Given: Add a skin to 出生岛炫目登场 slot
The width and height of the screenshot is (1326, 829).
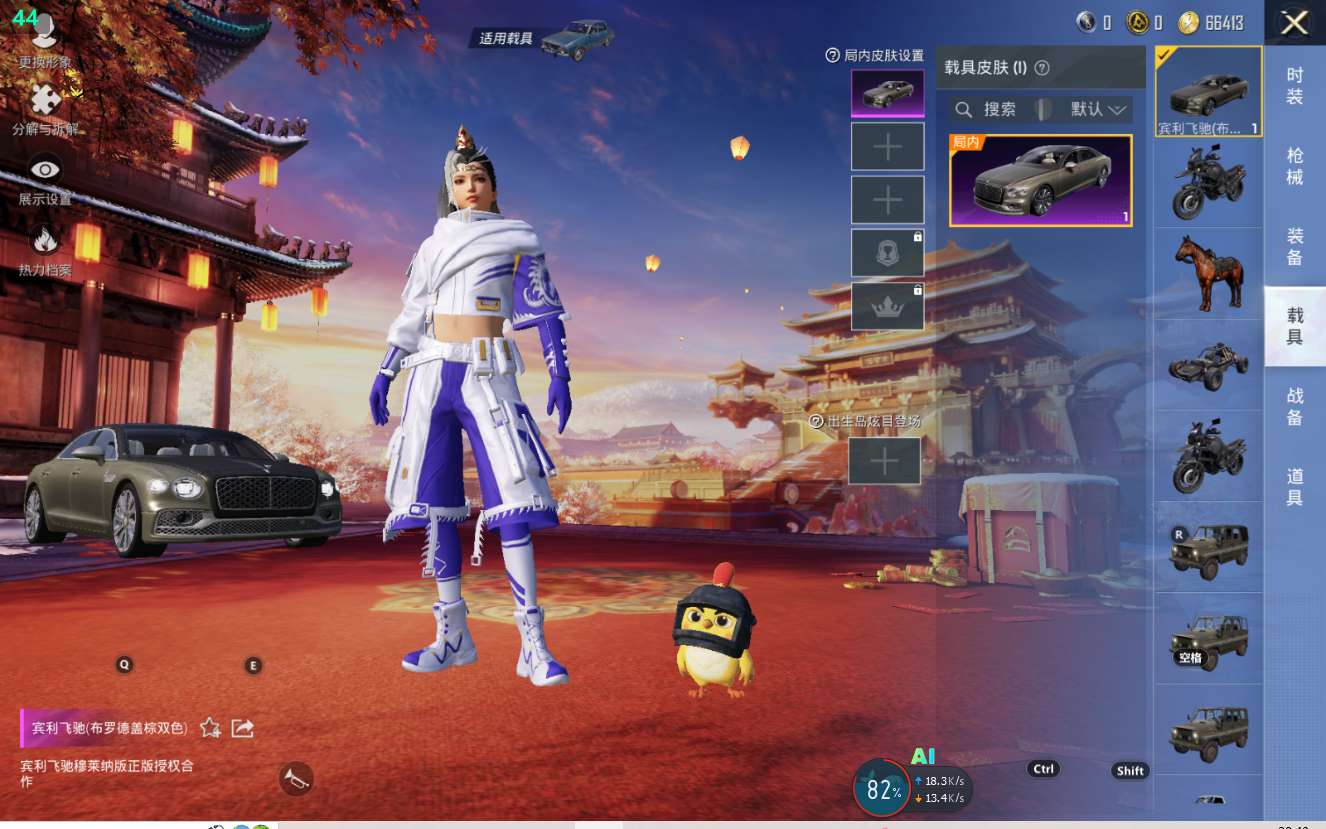Looking at the screenshot, I should tap(884, 461).
